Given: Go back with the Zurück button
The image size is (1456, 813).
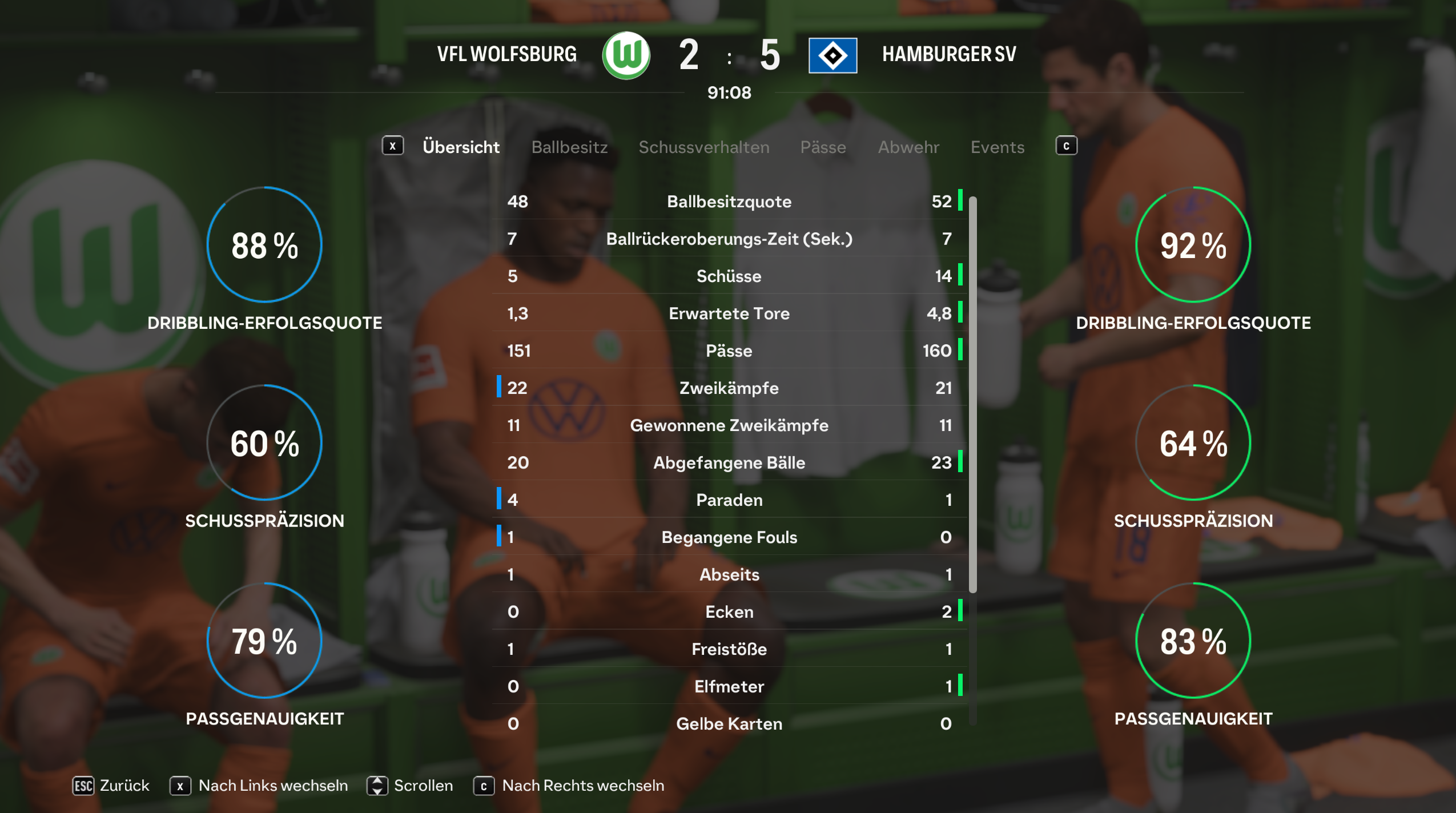Looking at the screenshot, I should pos(111,786).
